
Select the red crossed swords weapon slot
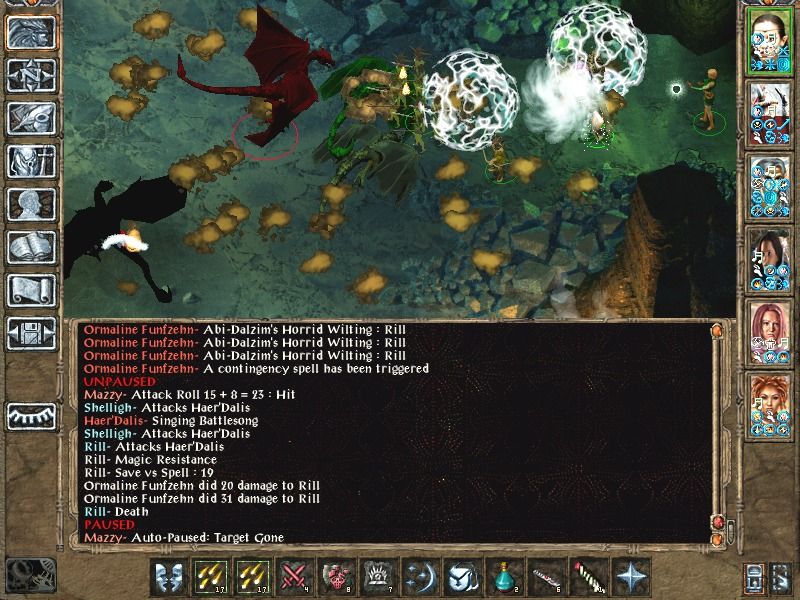pyautogui.click(x=294, y=578)
